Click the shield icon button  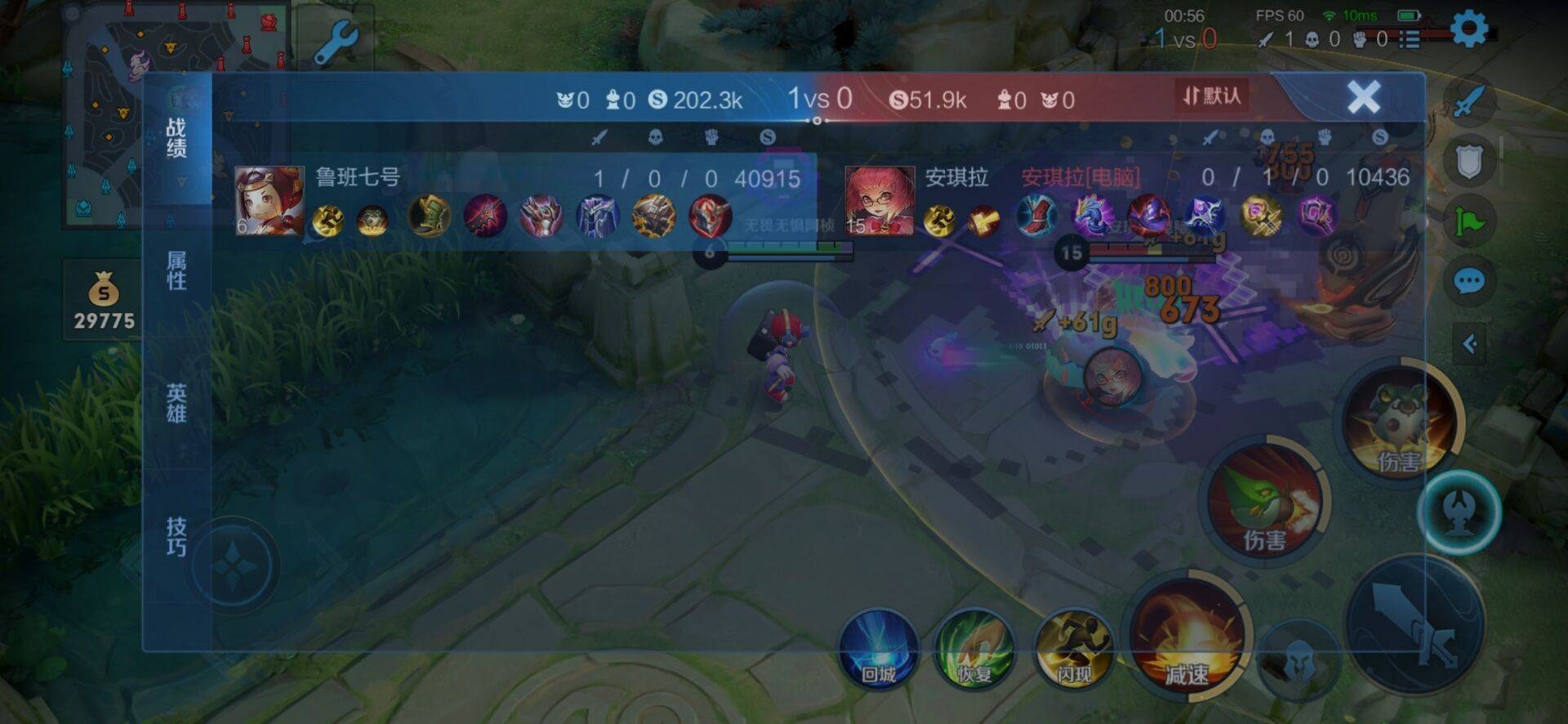[x=1469, y=162]
